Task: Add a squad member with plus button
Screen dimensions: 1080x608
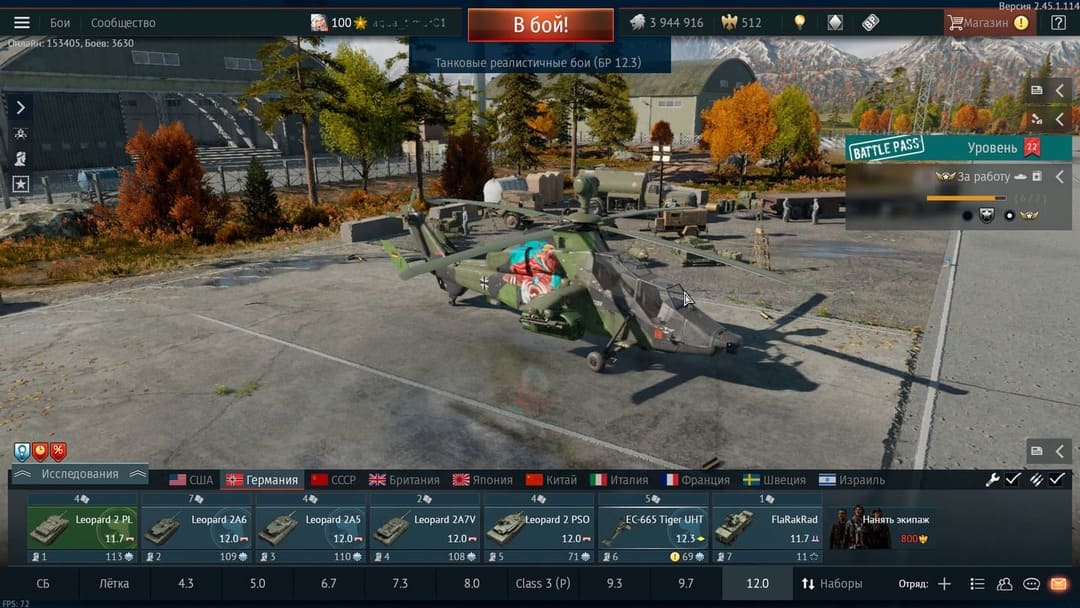Action: [x=944, y=583]
